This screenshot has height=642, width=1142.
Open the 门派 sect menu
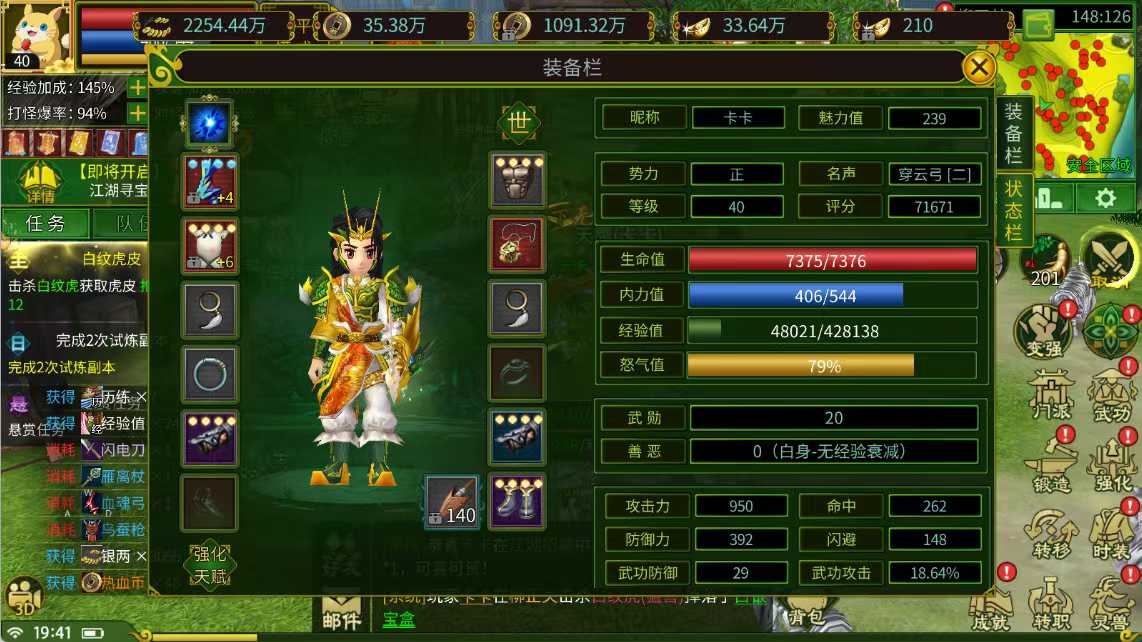tap(1050, 395)
